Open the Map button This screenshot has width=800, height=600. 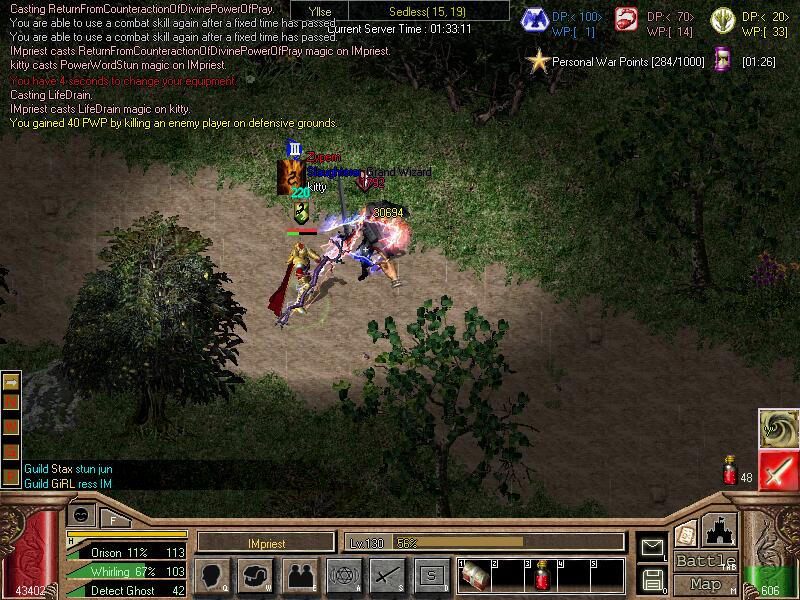pyautogui.click(x=706, y=584)
